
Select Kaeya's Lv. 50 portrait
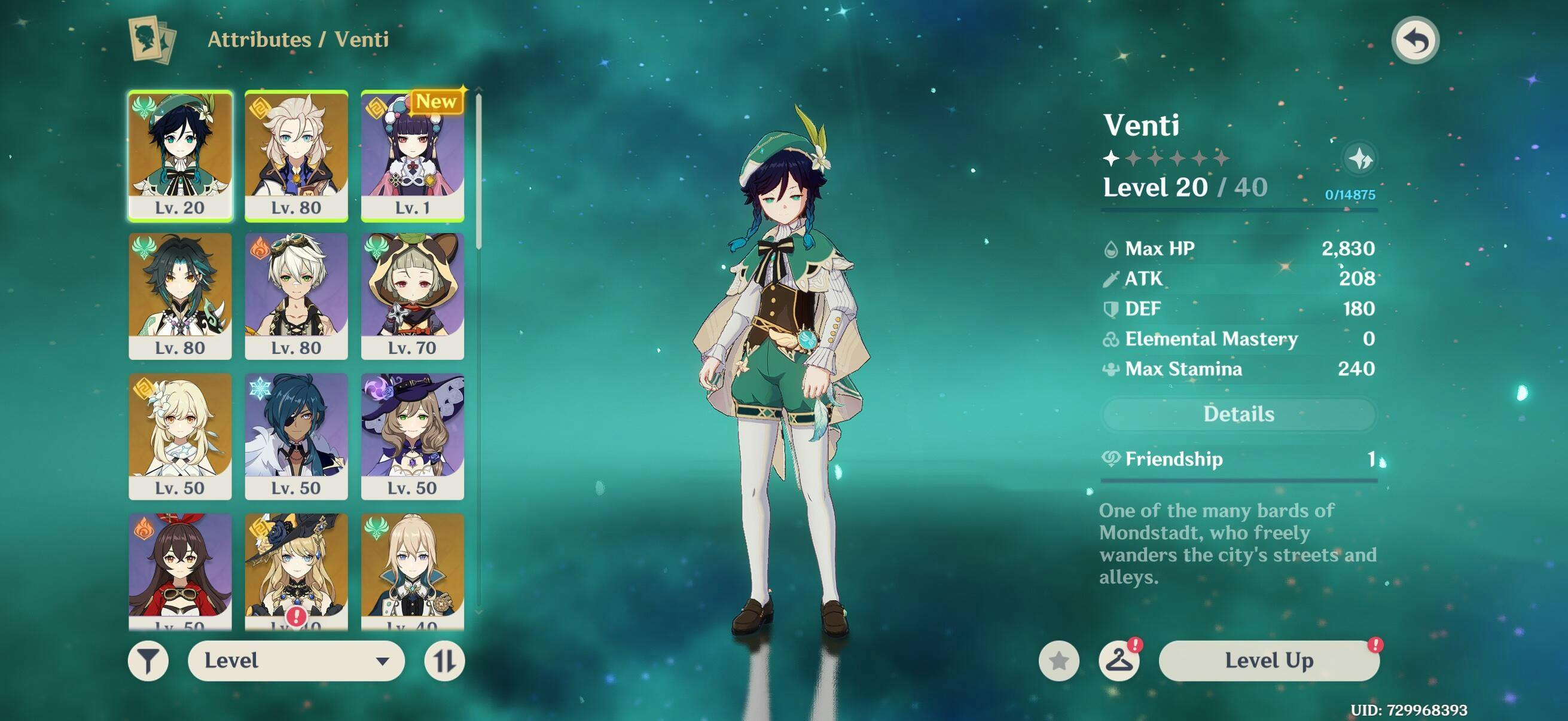point(297,436)
